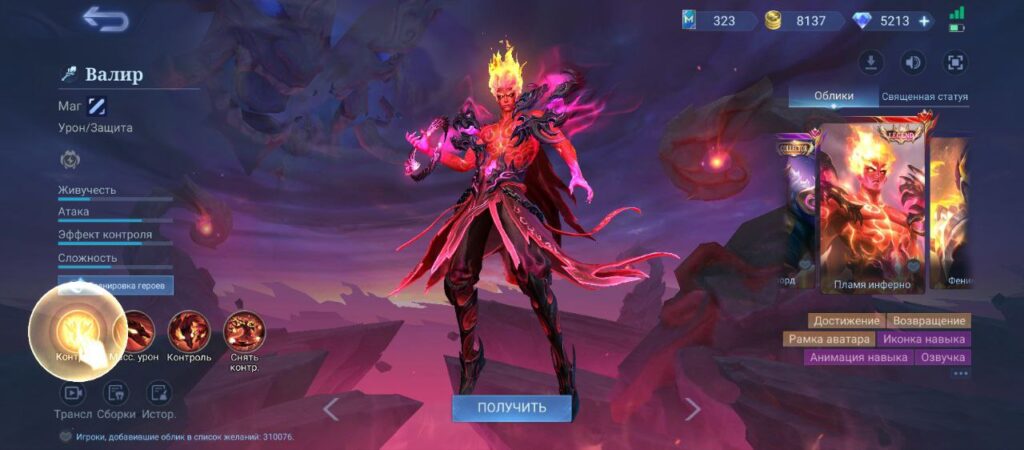This screenshot has height=450, width=1024.
Task: Show the previous skin with left arrow
Action: coord(331,408)
